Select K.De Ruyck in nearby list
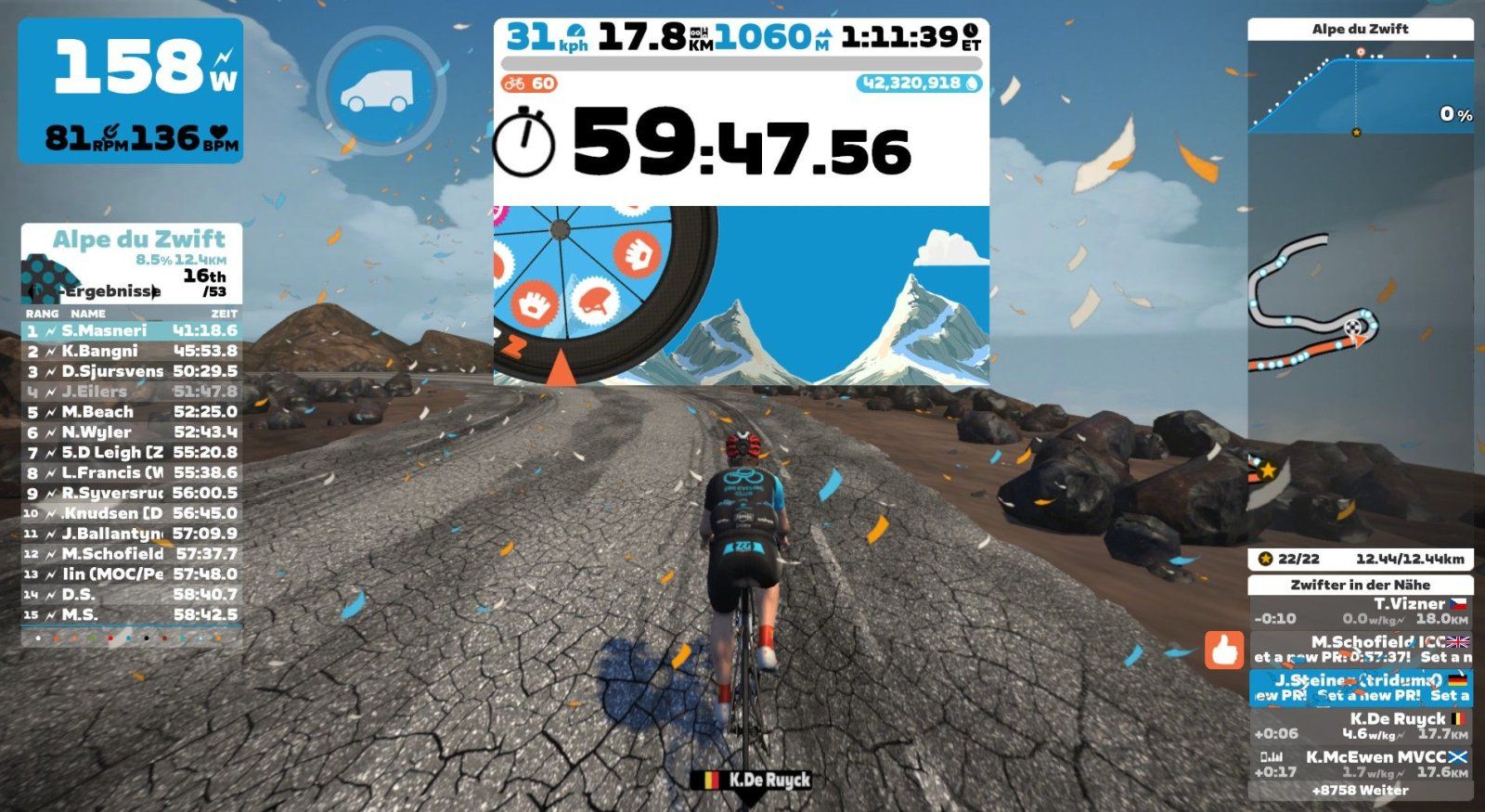 [1361, 726]
